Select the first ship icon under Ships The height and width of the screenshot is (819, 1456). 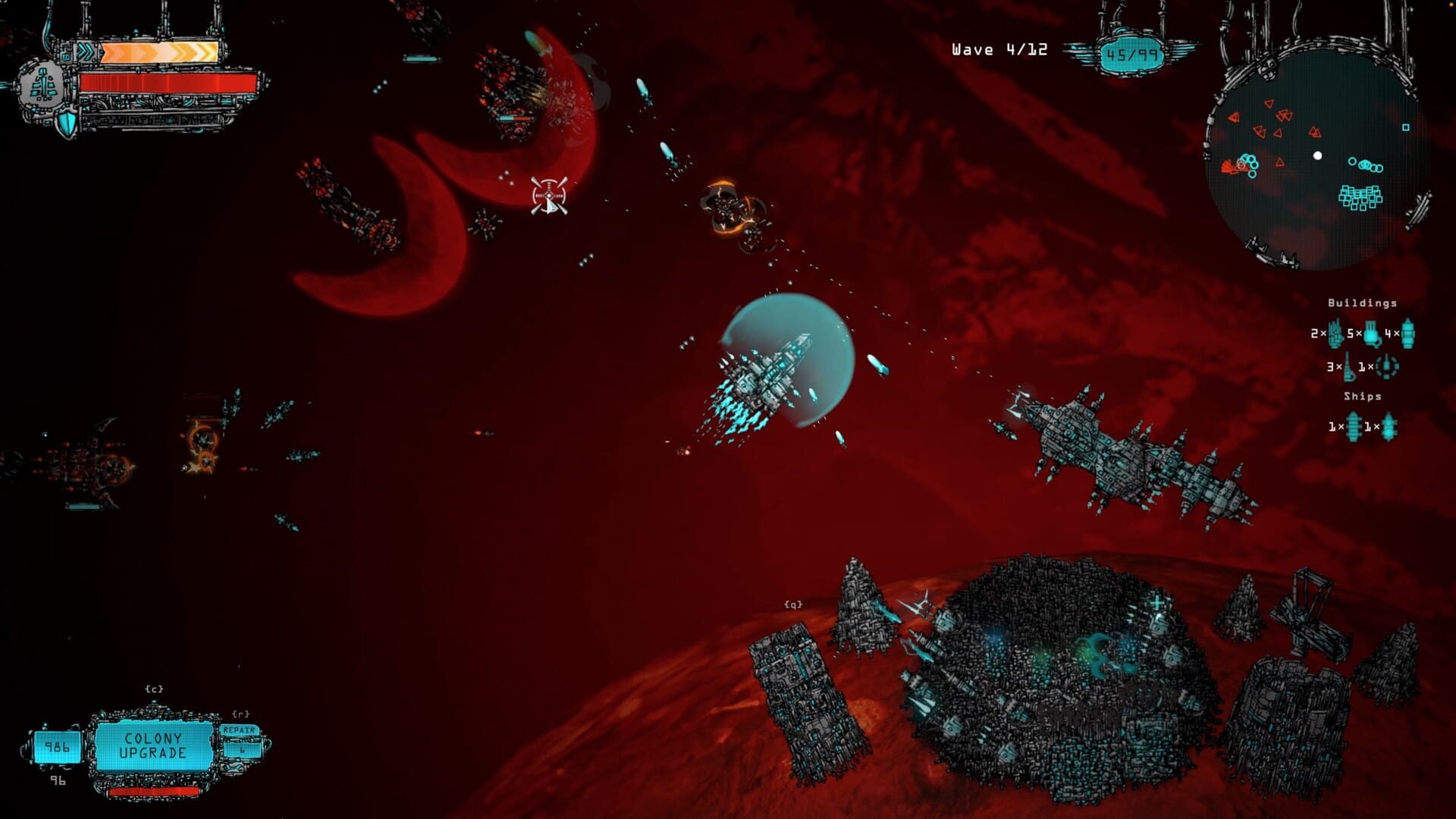pos(1354,427)
